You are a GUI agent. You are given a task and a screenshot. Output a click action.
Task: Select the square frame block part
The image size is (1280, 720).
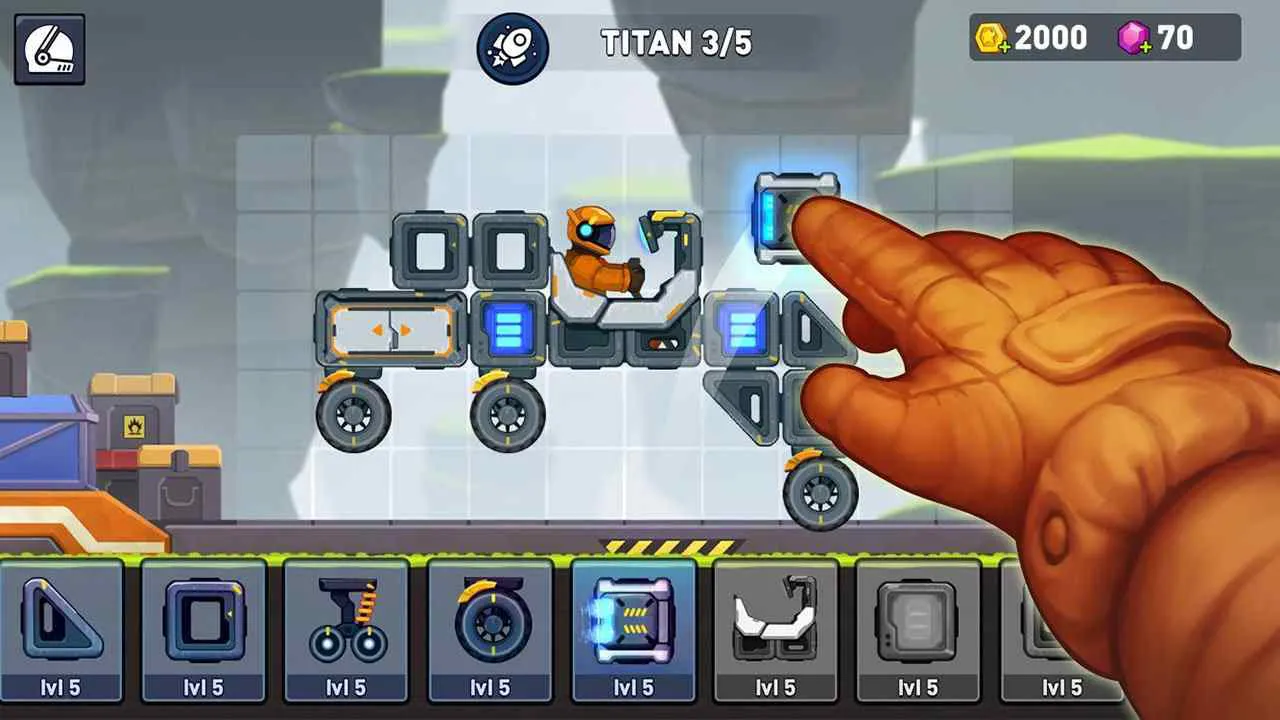[204, 620]
